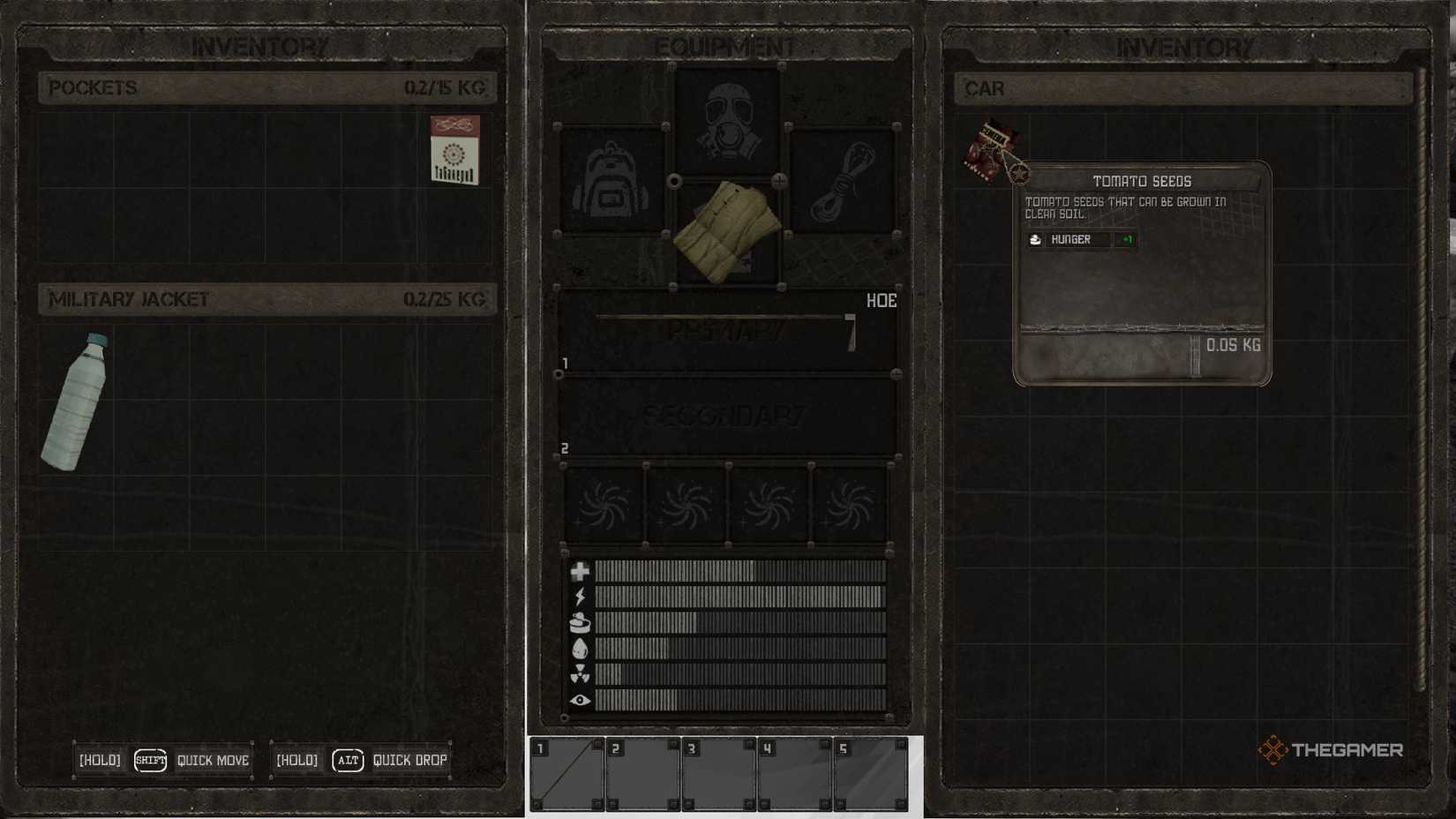Click the cigarettes pack in Pockets
Viewport: 1456px width, 819px height.
[x=454, y=150]
